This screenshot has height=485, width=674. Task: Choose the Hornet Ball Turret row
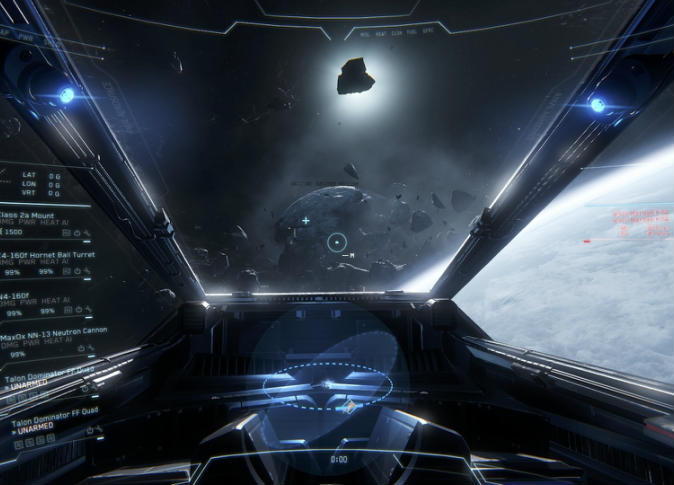43,254
